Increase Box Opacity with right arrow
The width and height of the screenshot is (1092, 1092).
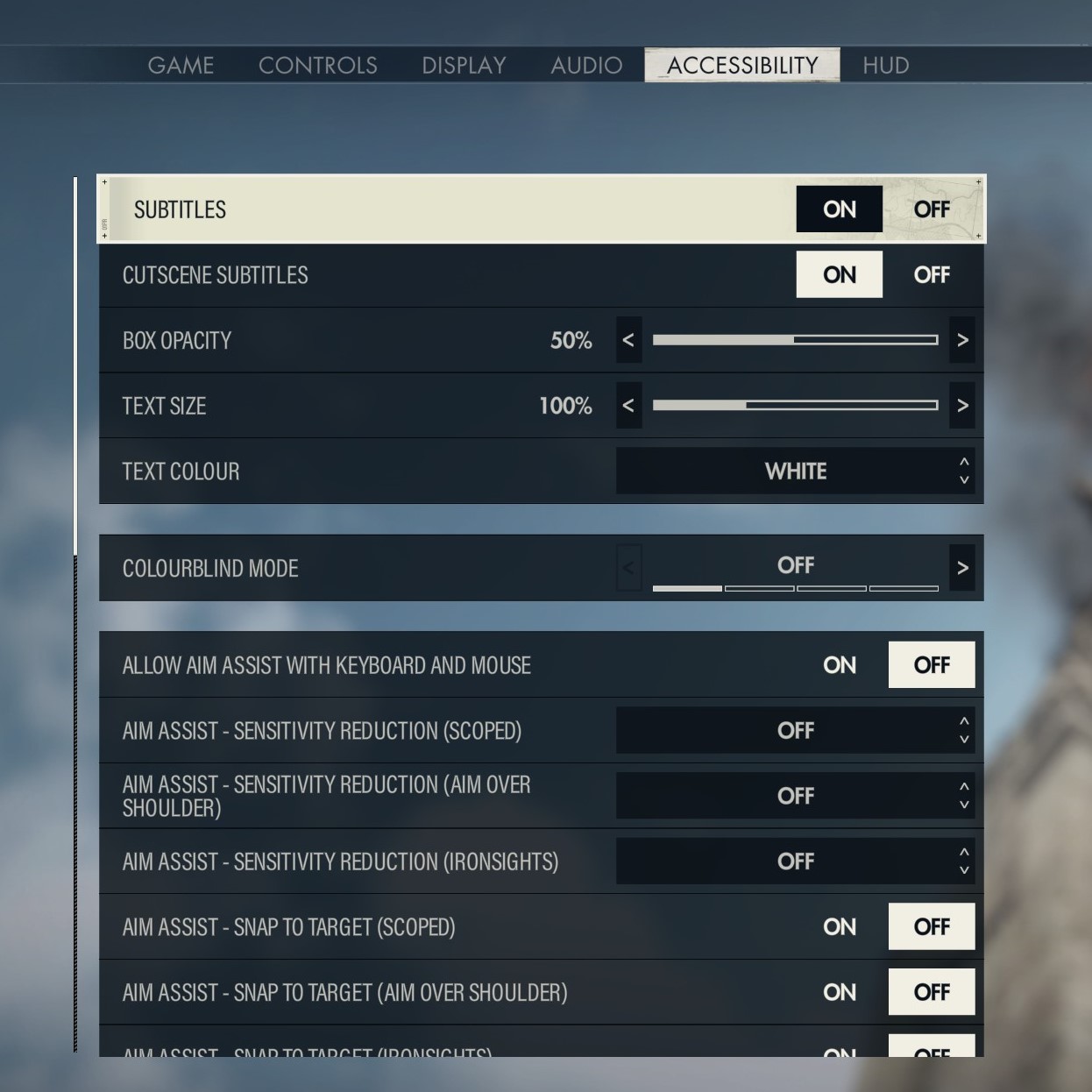pyautogui.click(x=962, y=340)
